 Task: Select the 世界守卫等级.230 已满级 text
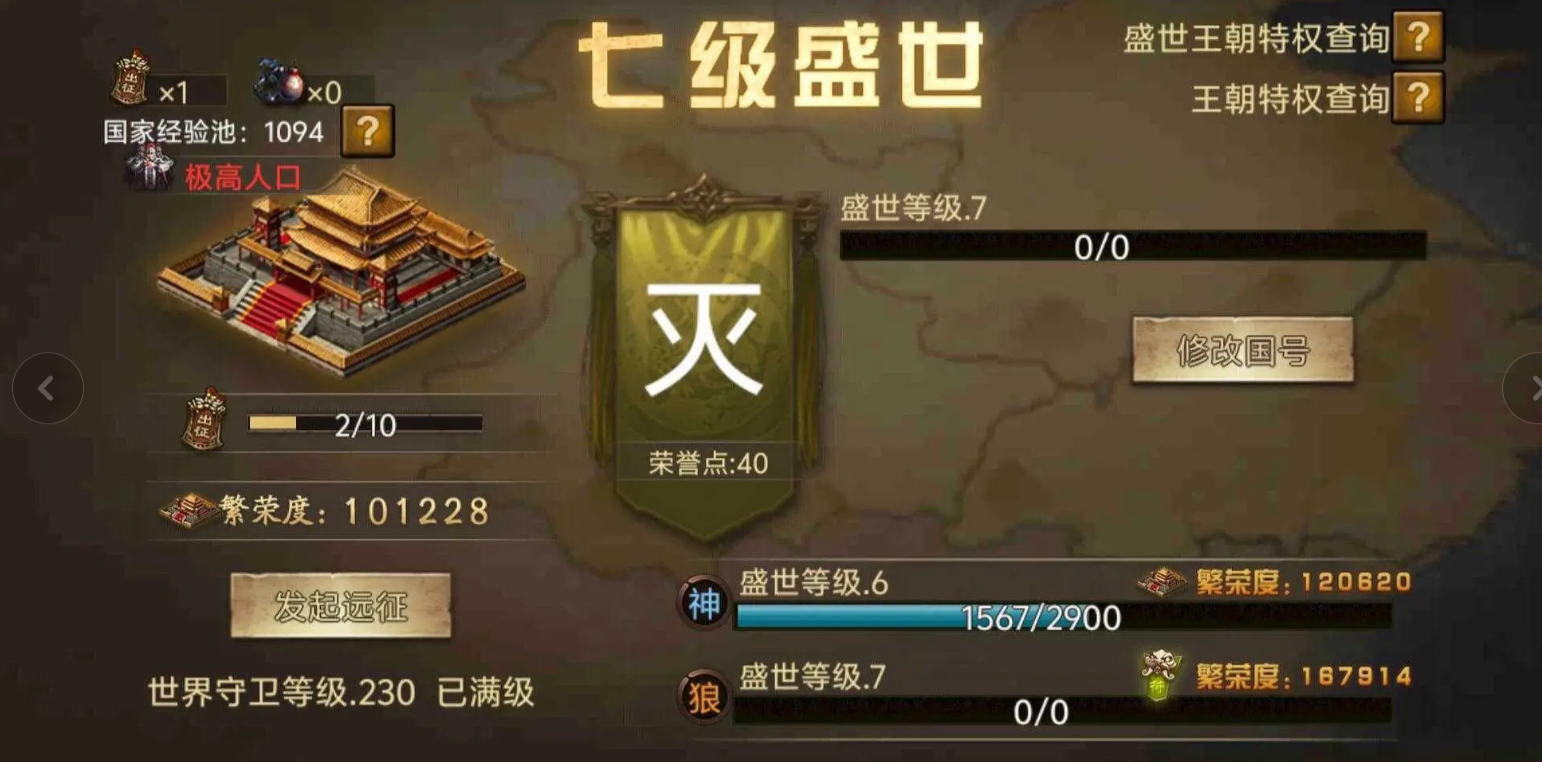(x=340, y=692)
